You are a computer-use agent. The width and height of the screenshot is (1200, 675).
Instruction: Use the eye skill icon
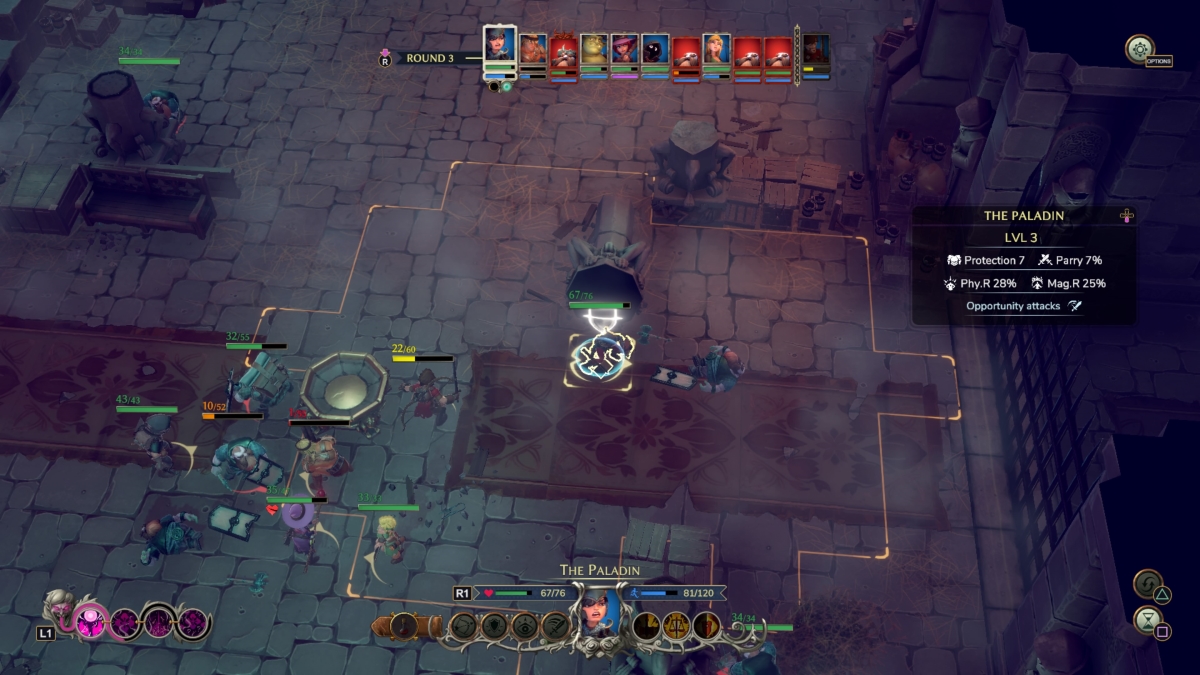point(525,626)
